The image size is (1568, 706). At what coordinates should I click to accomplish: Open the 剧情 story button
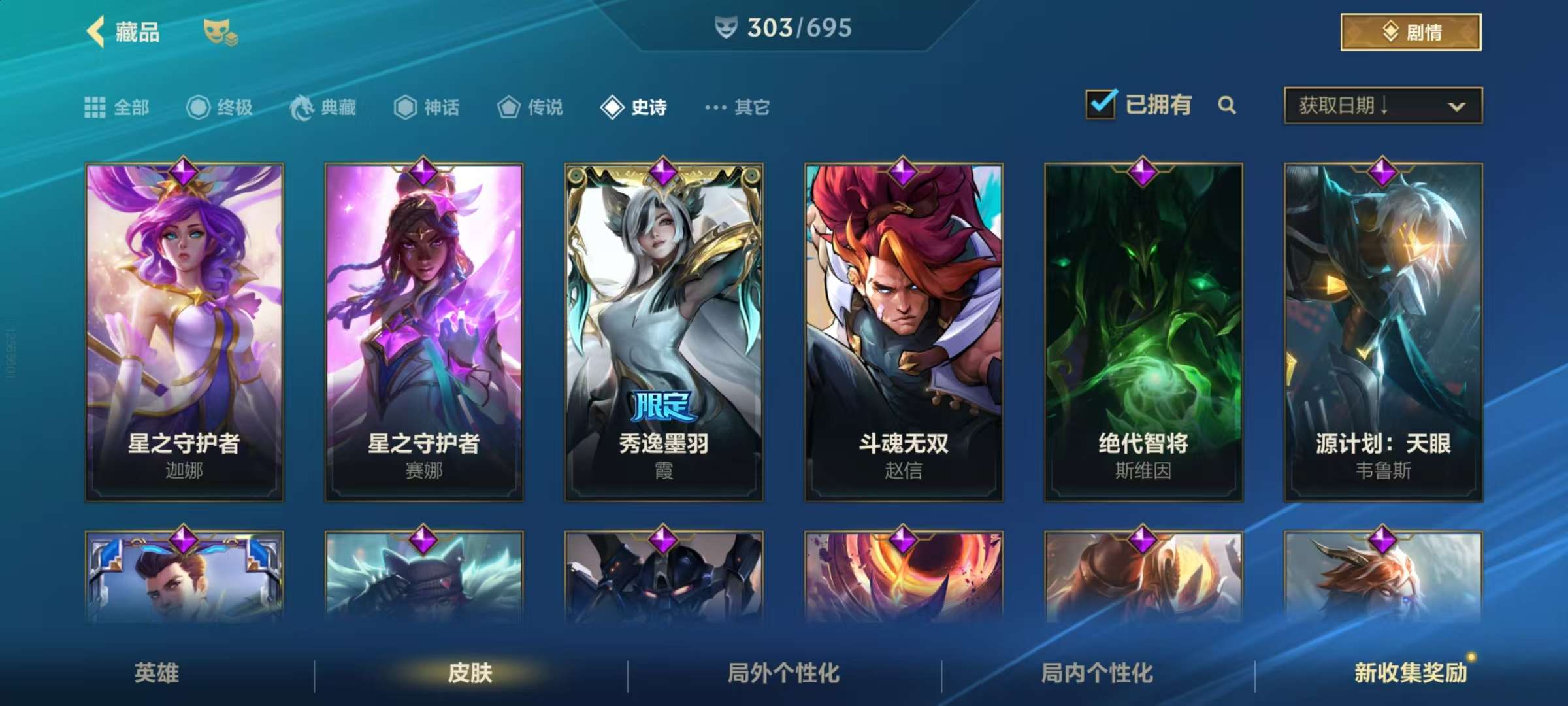tap(1411, 32)
